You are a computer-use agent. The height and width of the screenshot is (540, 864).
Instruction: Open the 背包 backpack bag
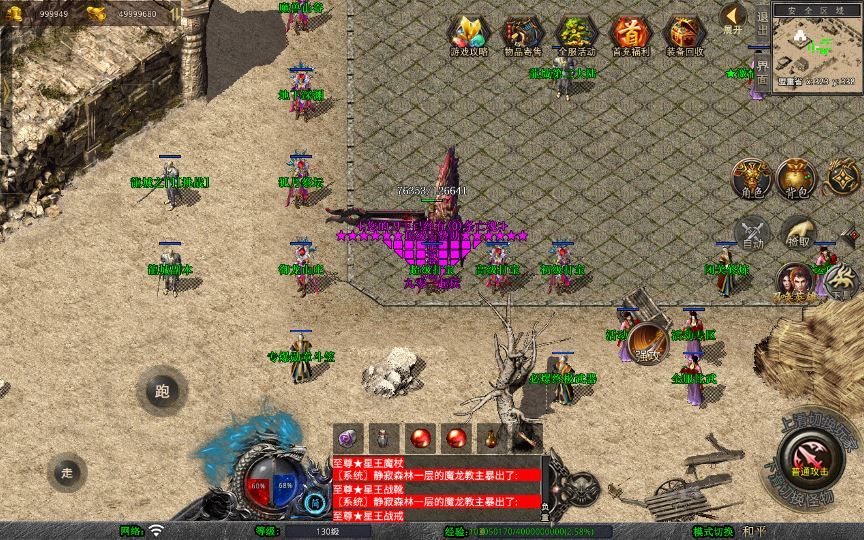click(x=797, y=178)
